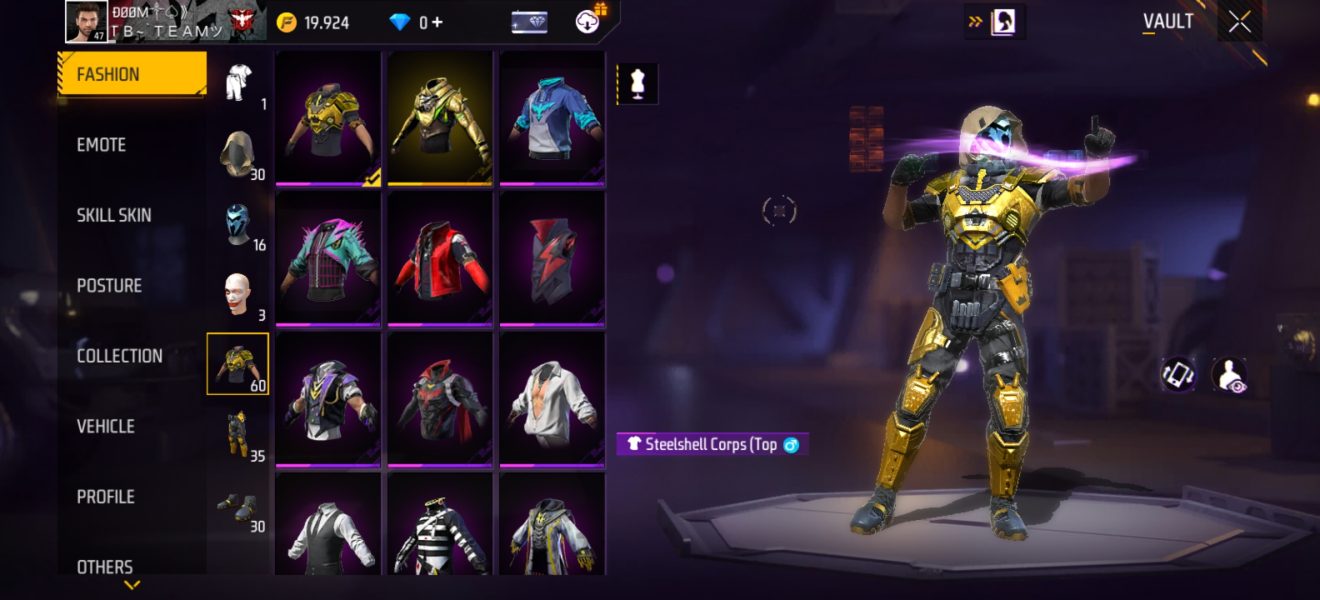
Task: Open the shoes subcategory
Action: [x=238, y=506]
